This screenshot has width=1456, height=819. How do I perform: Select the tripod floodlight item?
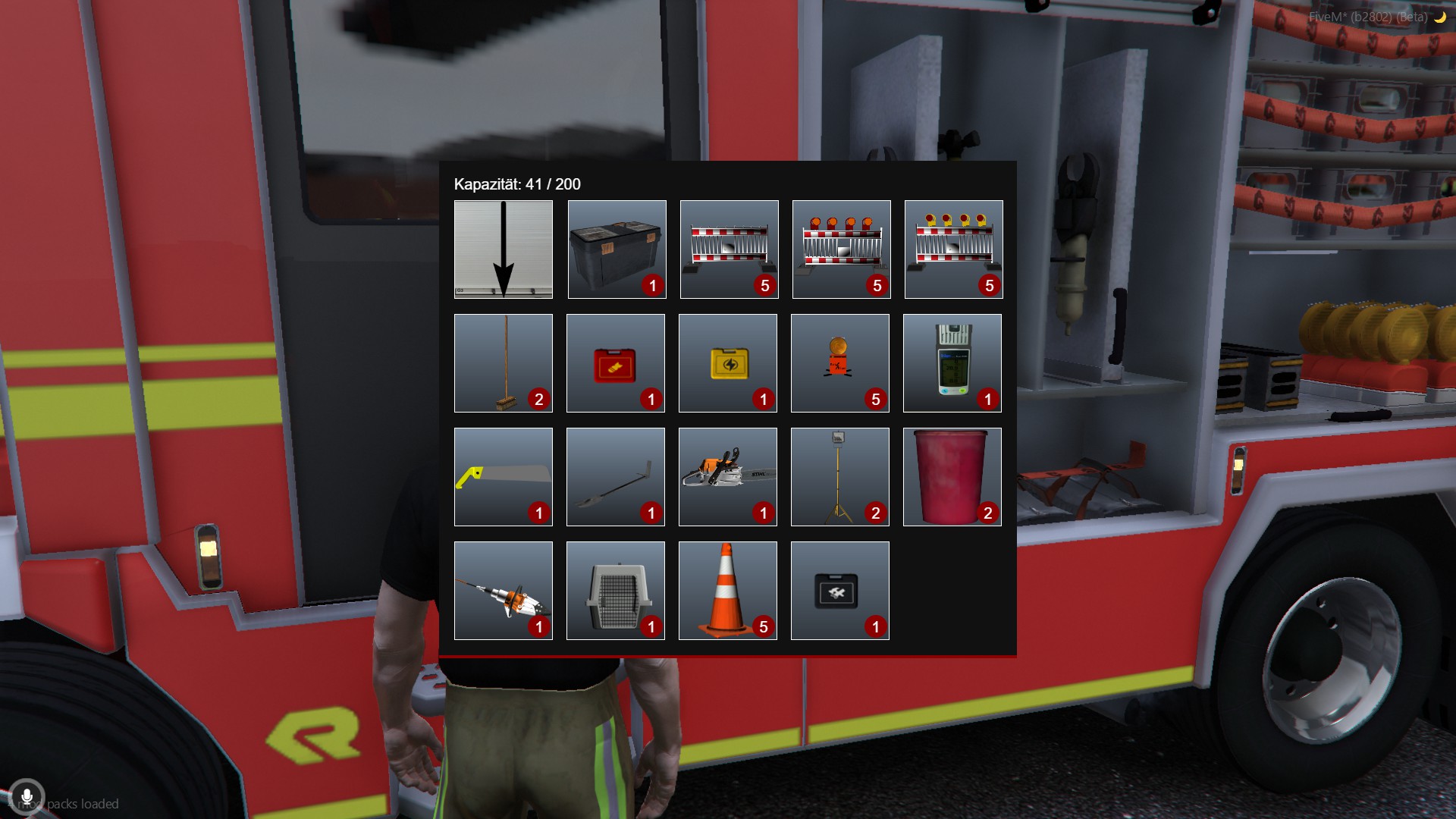(x=840, y=477)
